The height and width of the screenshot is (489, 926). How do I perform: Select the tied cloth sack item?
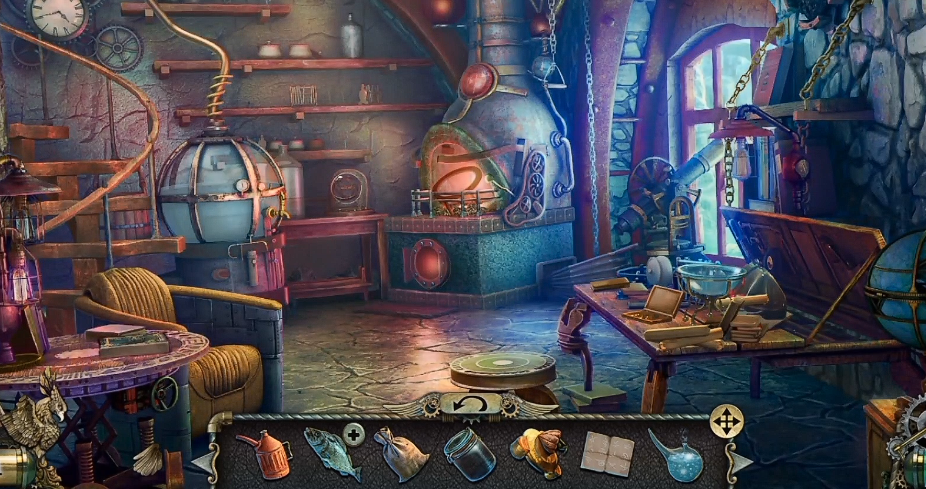point(402,454)
